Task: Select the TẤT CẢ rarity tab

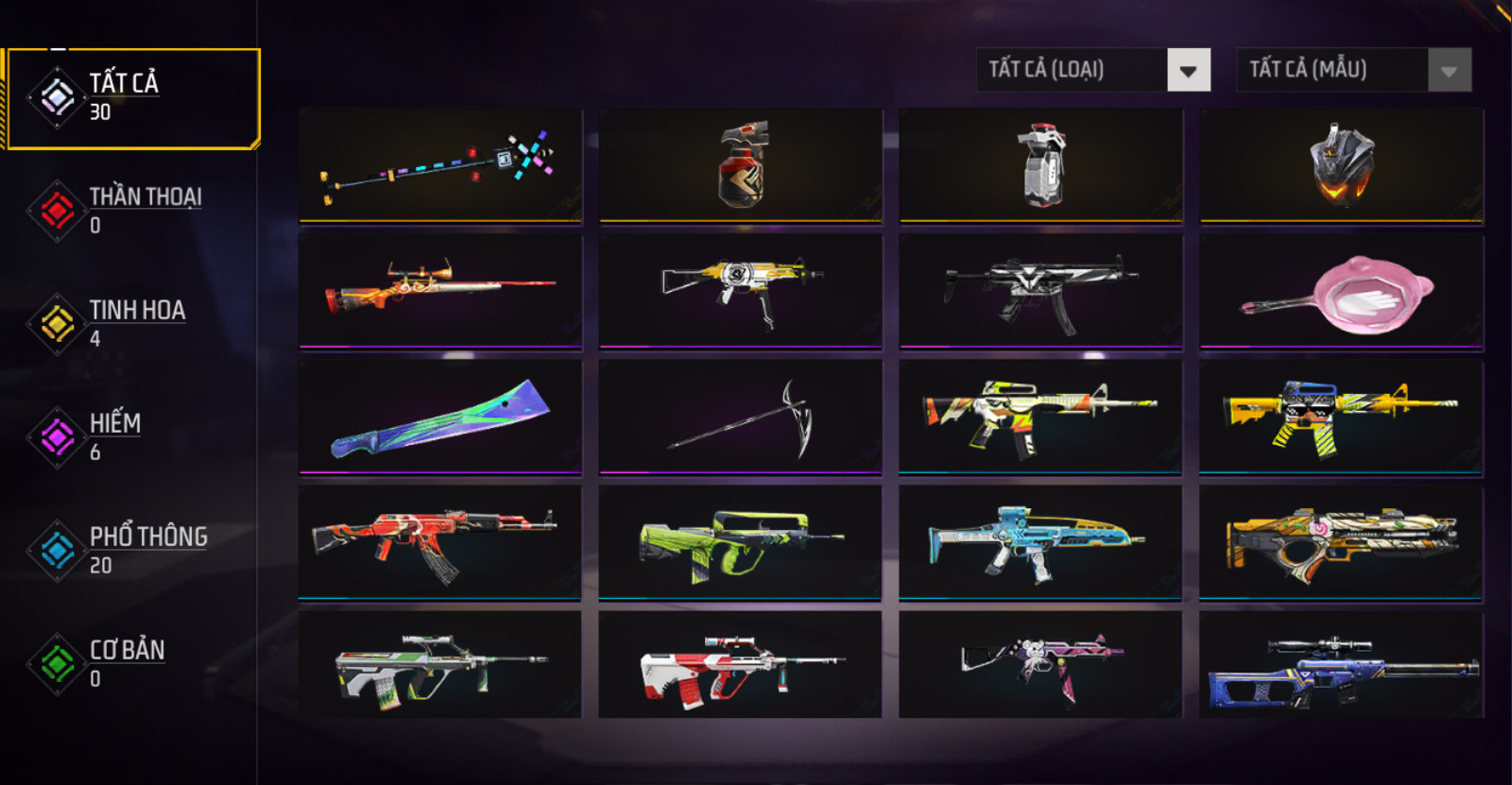Action: 132,98
